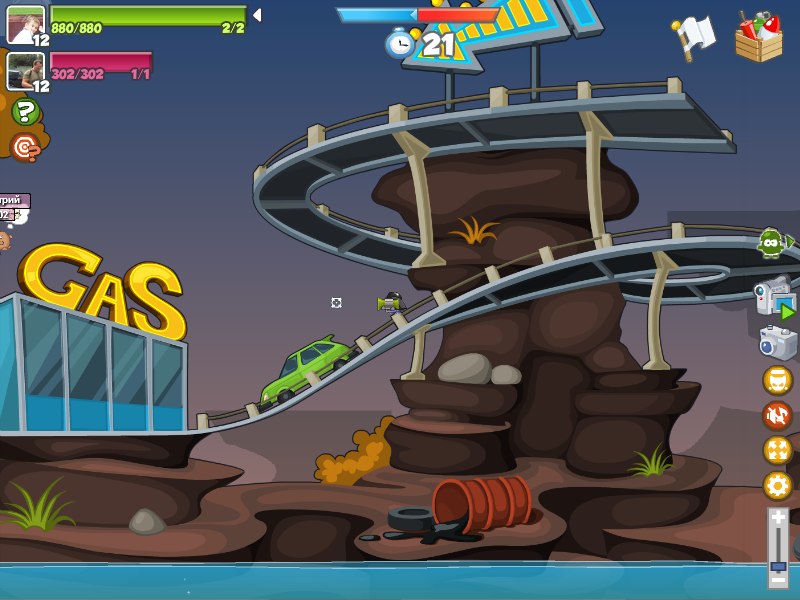The height and width of the screenshot is (600, 800).
Task: Toggle fullscreen with the four-arrows button
Action: click(777, 450)
